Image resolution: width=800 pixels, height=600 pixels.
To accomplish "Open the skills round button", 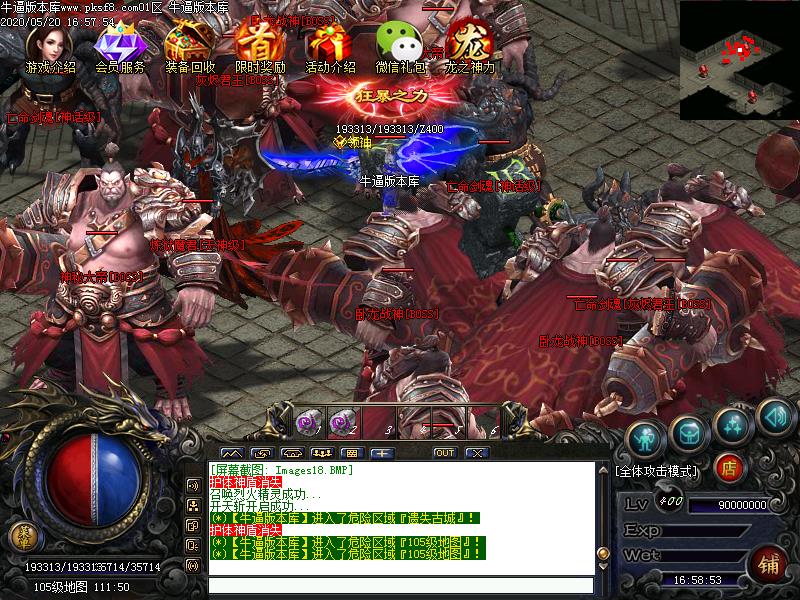I will pyautogui.click(x=733, y=423).
